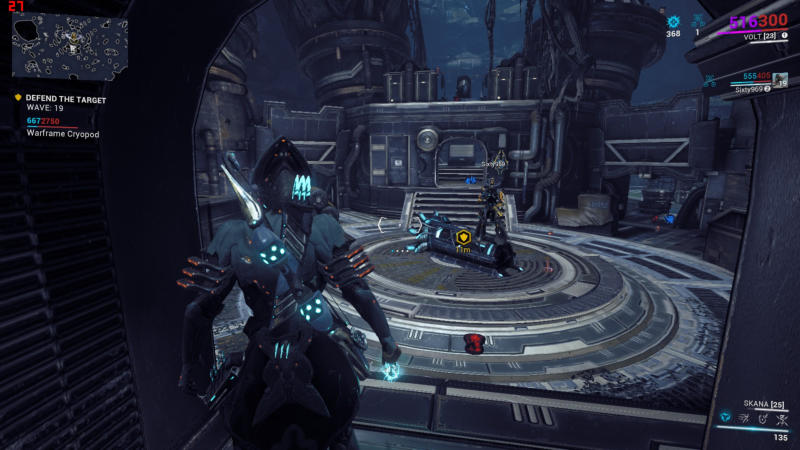This screenshot has width=800, height=450.
Task: Activate Volt's Electric Shield ability icon
Action: (763, 416)
